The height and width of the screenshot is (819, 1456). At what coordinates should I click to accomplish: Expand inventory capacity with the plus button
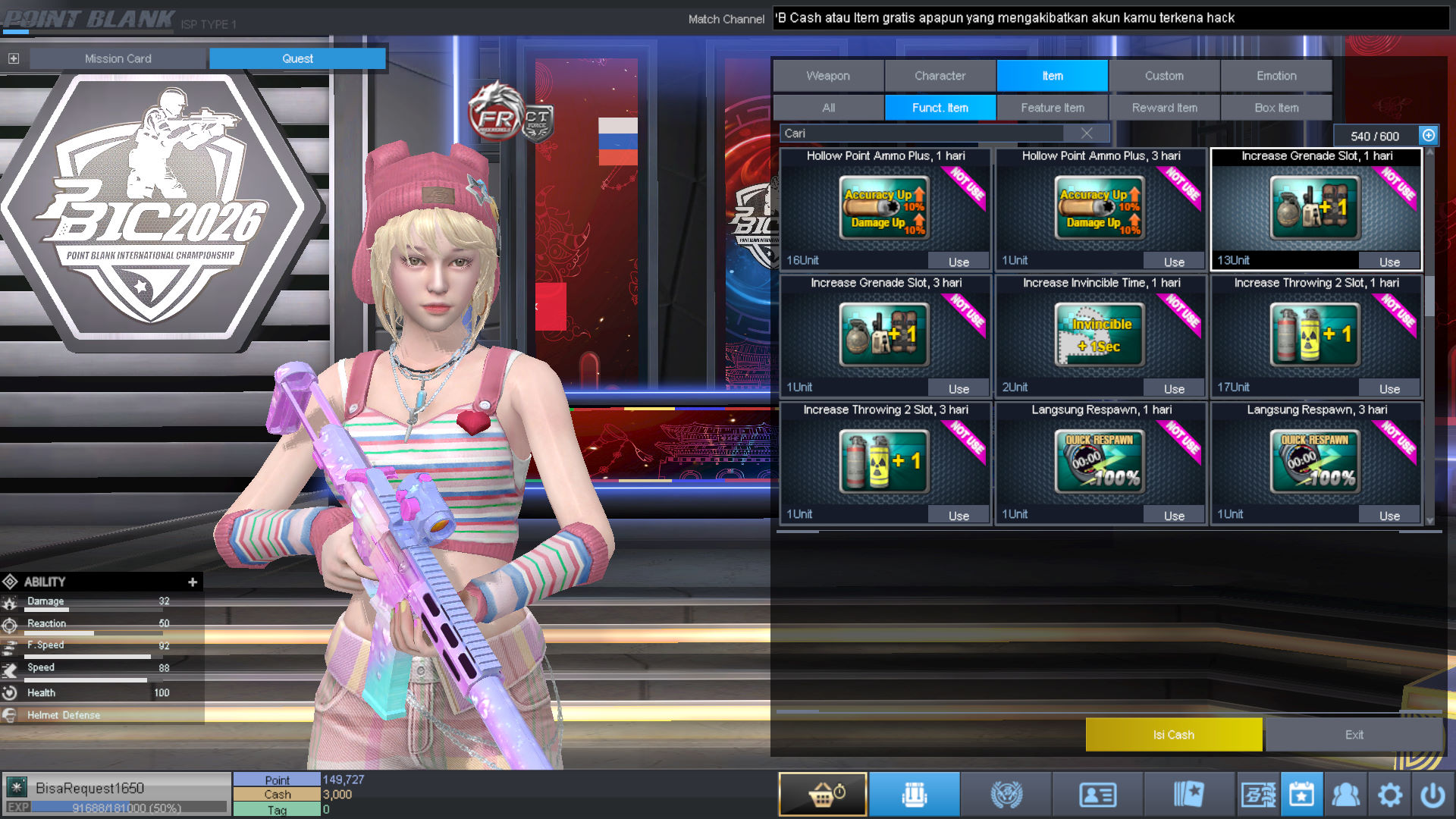tap(1429, 135)
